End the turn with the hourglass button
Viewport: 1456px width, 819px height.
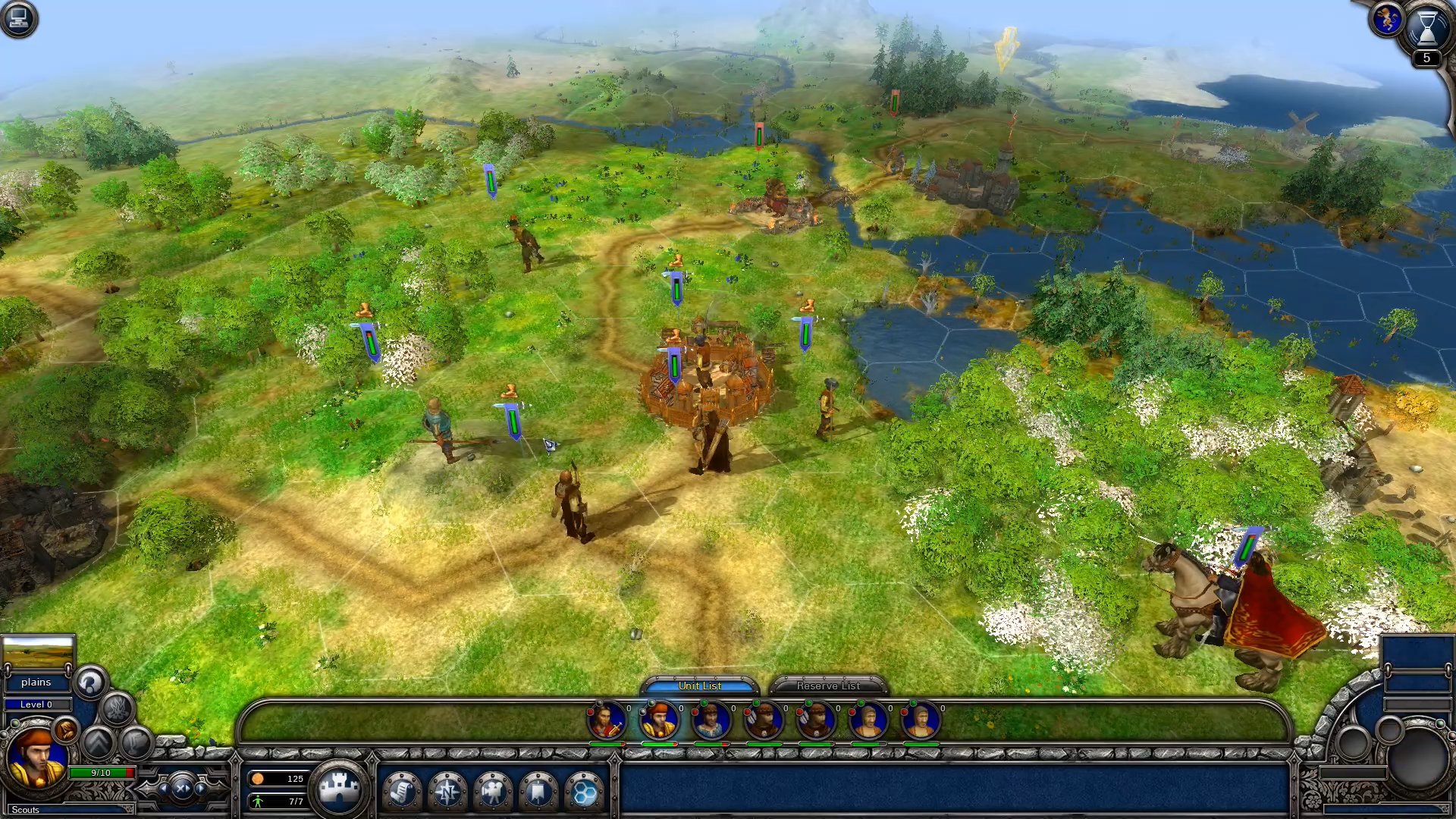point(1426,27)
